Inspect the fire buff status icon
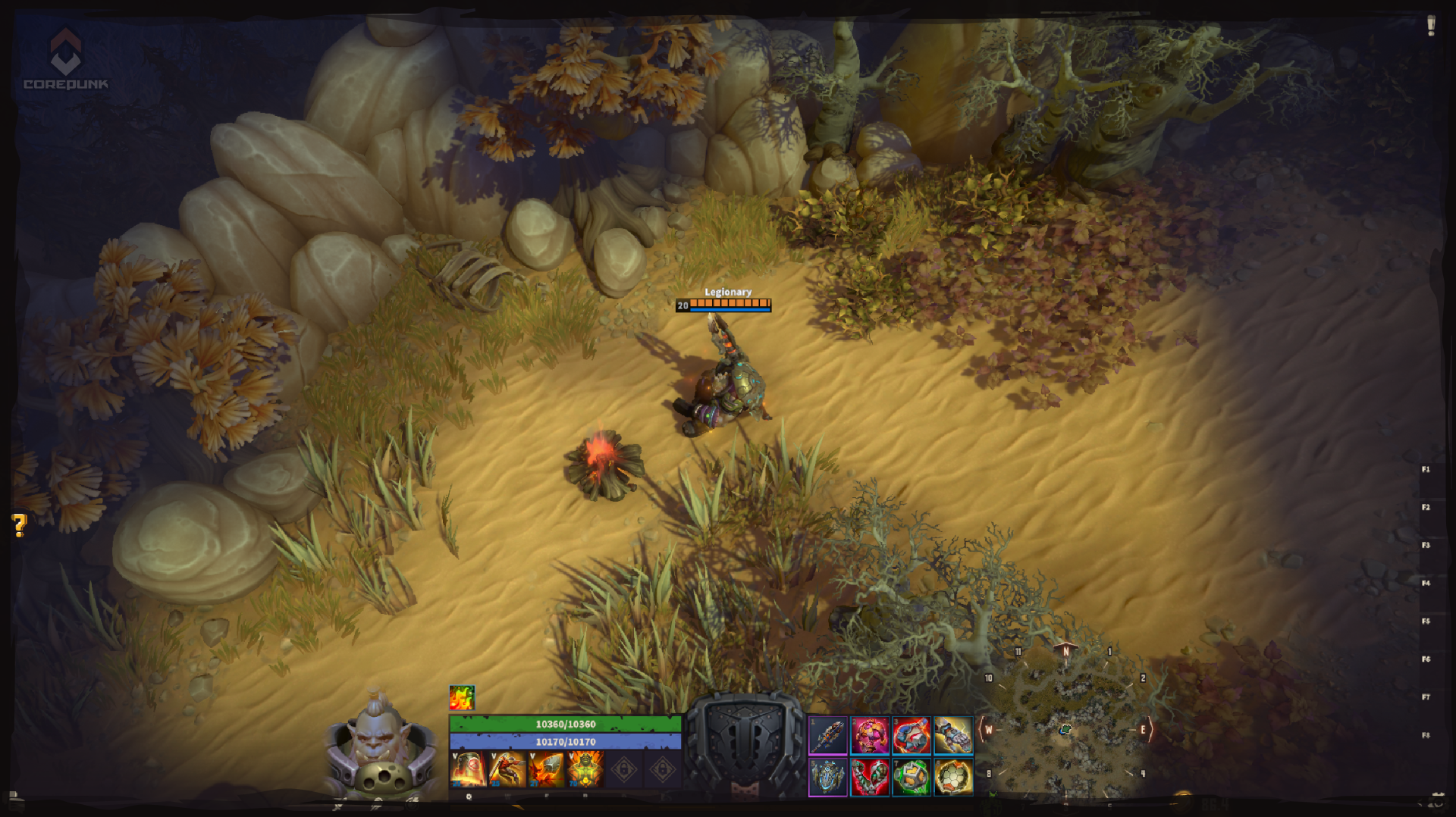The width and height of the screenshot is (1456, 817). tap(462, 697)
